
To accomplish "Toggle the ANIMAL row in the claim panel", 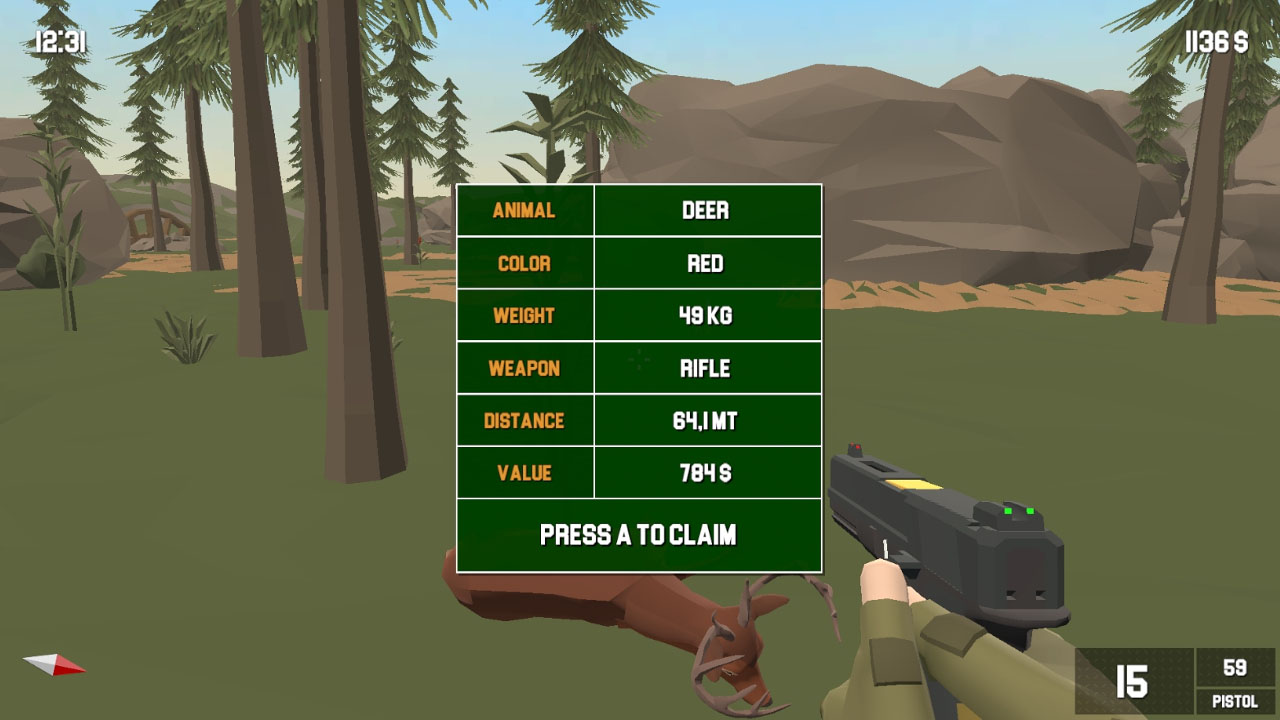I will click(524, 210).
